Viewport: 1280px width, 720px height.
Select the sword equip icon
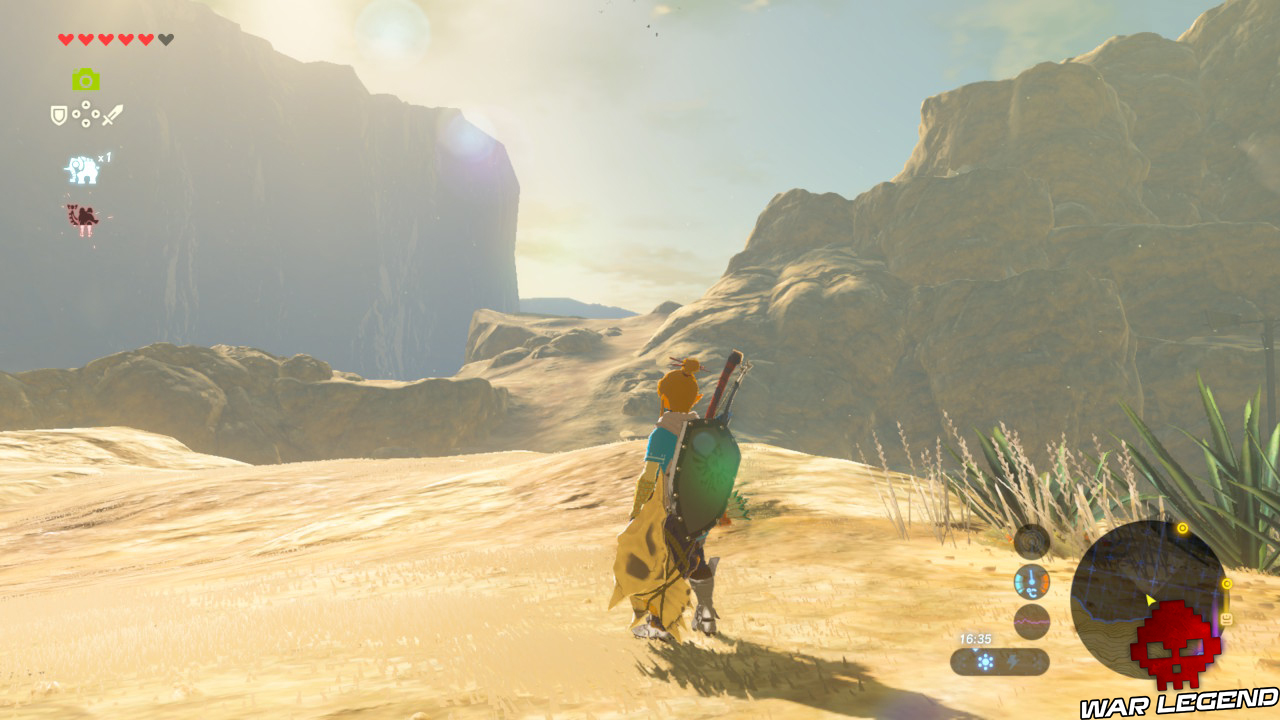pos(112,115)
